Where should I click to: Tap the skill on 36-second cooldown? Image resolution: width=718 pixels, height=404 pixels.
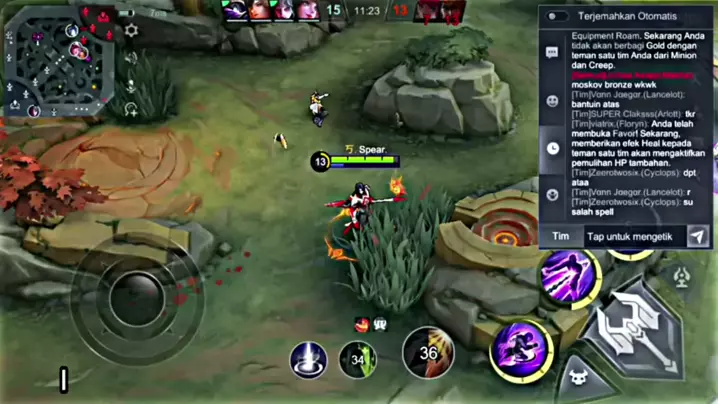coord(428,353)
